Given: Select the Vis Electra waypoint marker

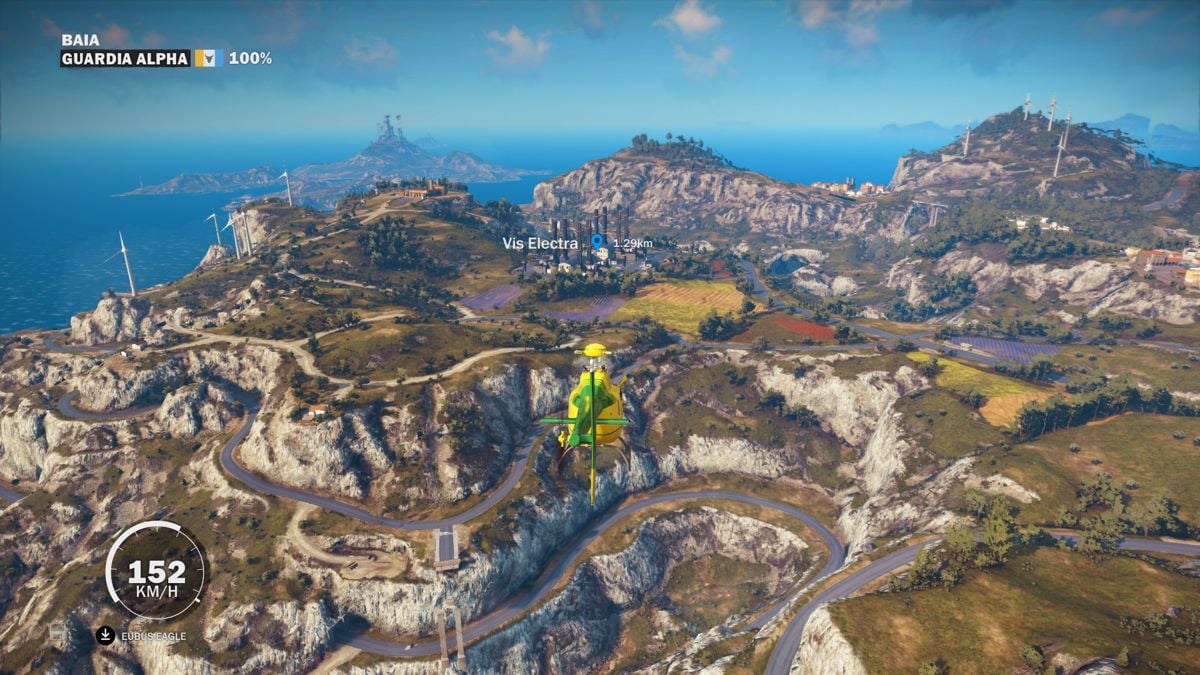Looking at the screenshot, I should 598,241.
